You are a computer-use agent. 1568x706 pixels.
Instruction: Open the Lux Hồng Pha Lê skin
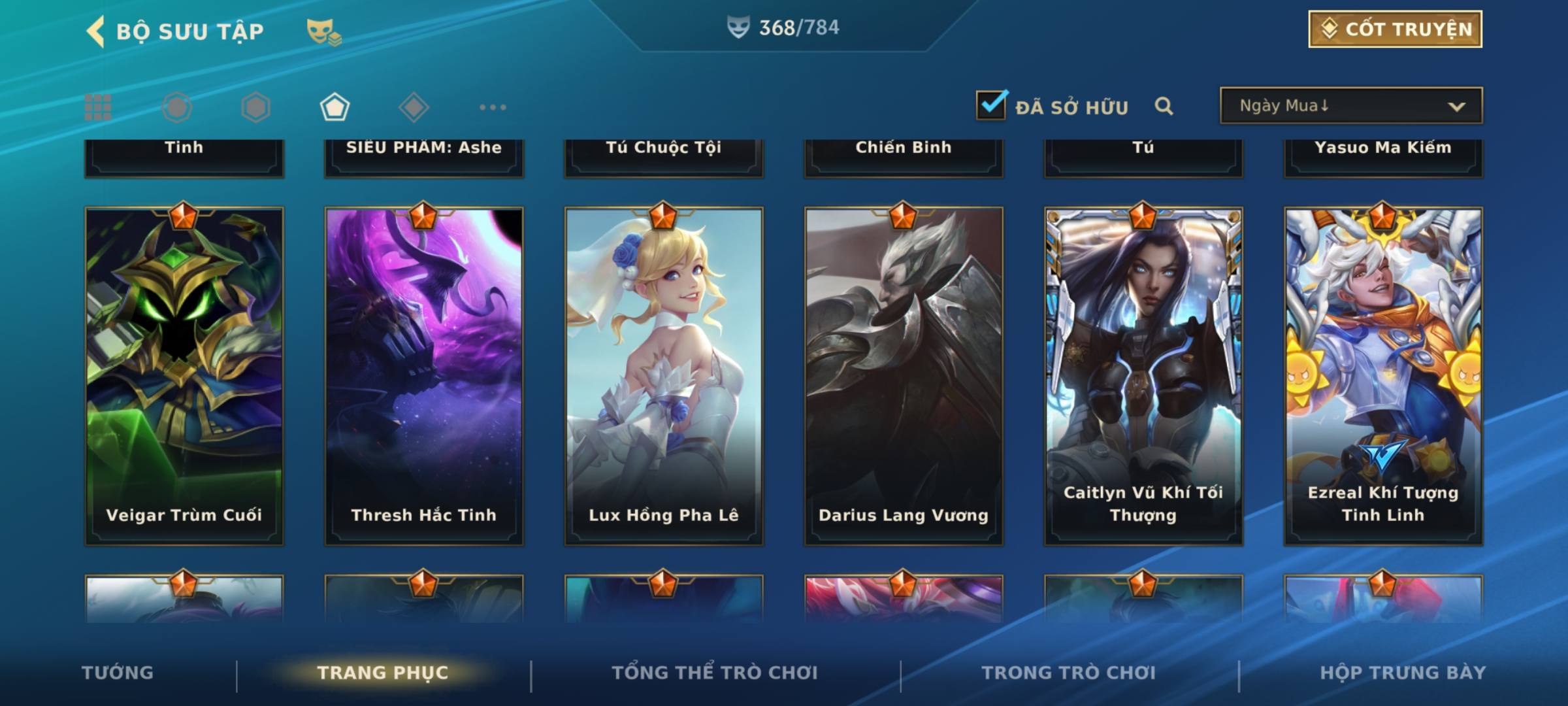coord(664,376)
